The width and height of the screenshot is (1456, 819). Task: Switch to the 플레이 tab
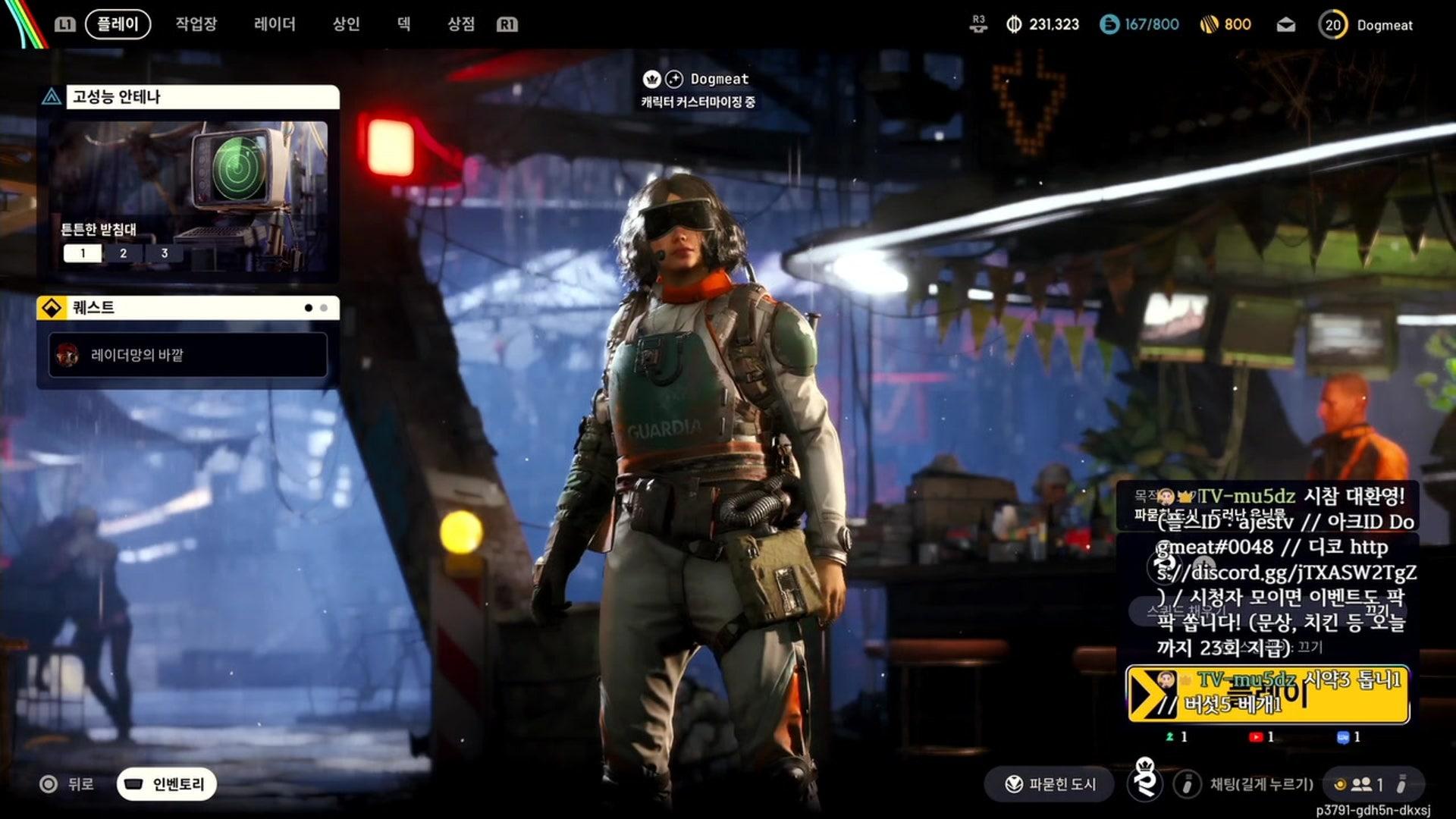click(x=118, y=24)
